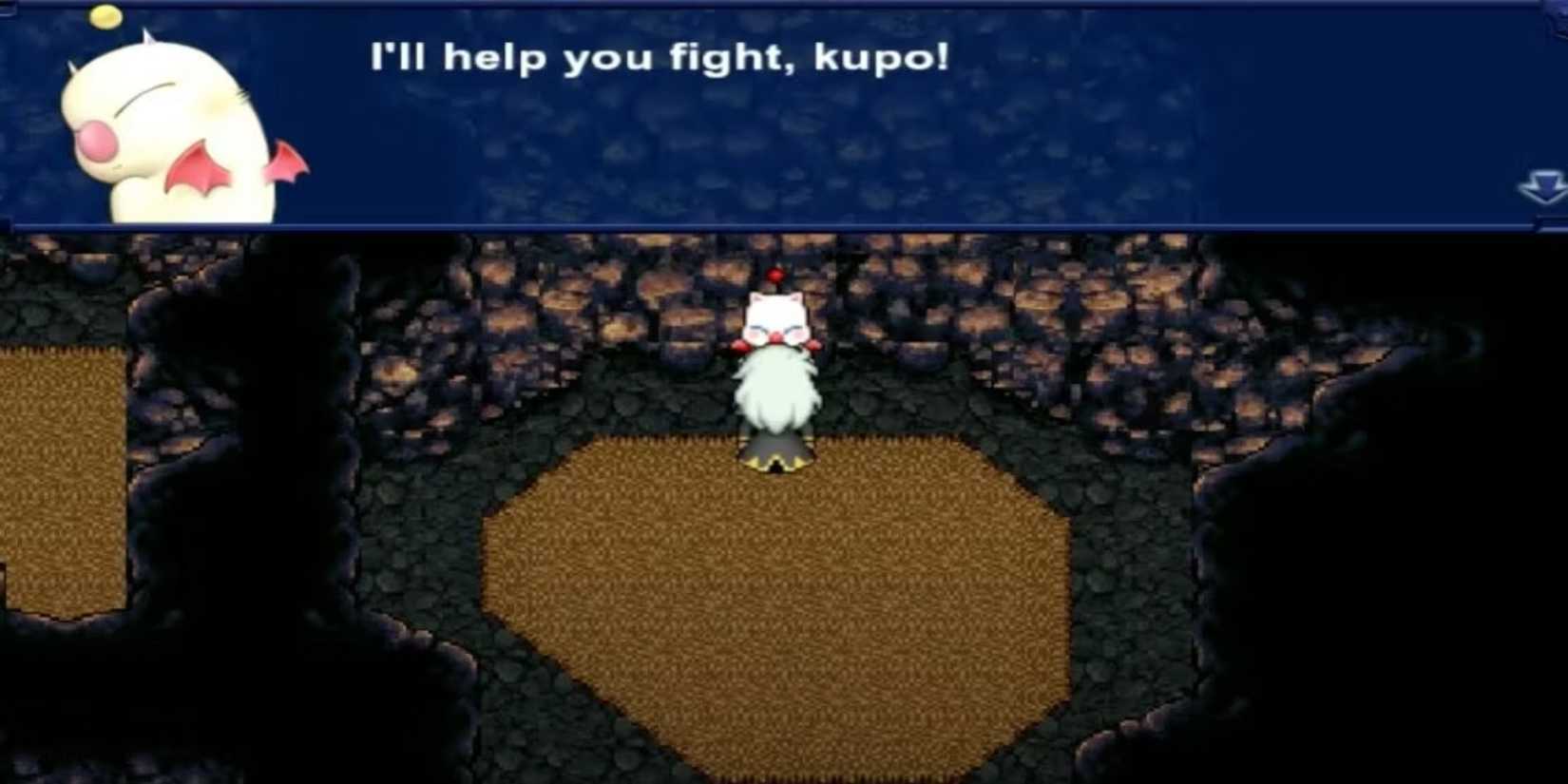The image size is (1568, 784).
Task: Click the border between dialogue box and cave map
Action: tap(760, 225)
